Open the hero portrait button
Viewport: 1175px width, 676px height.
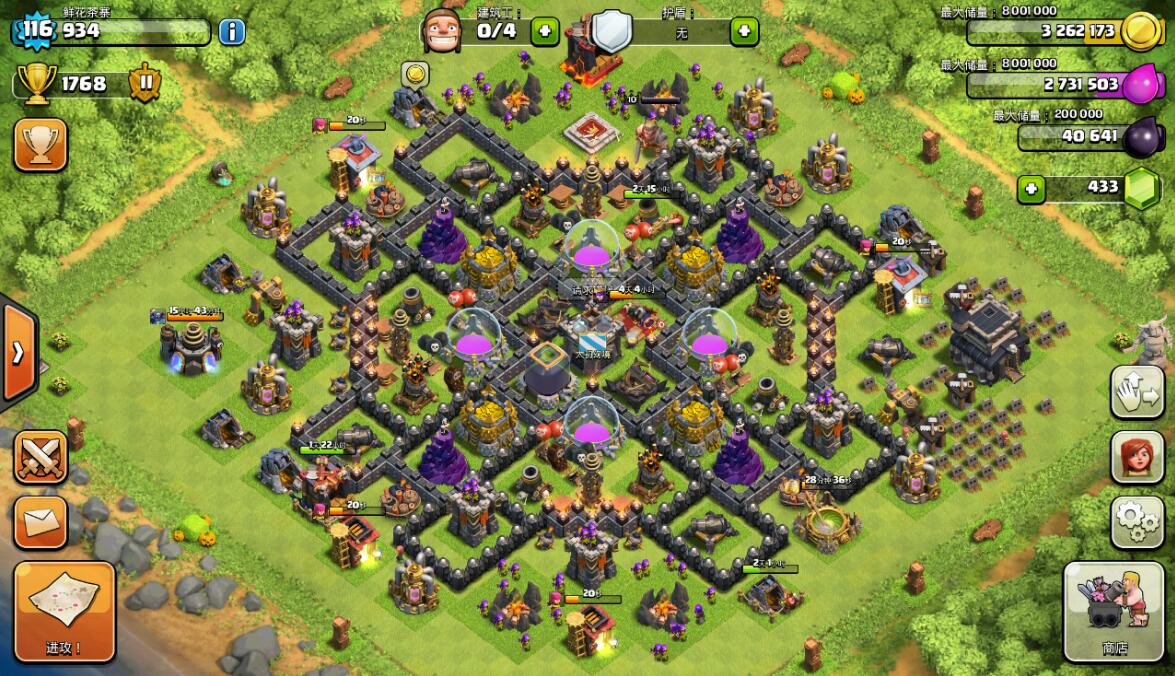1138,457
